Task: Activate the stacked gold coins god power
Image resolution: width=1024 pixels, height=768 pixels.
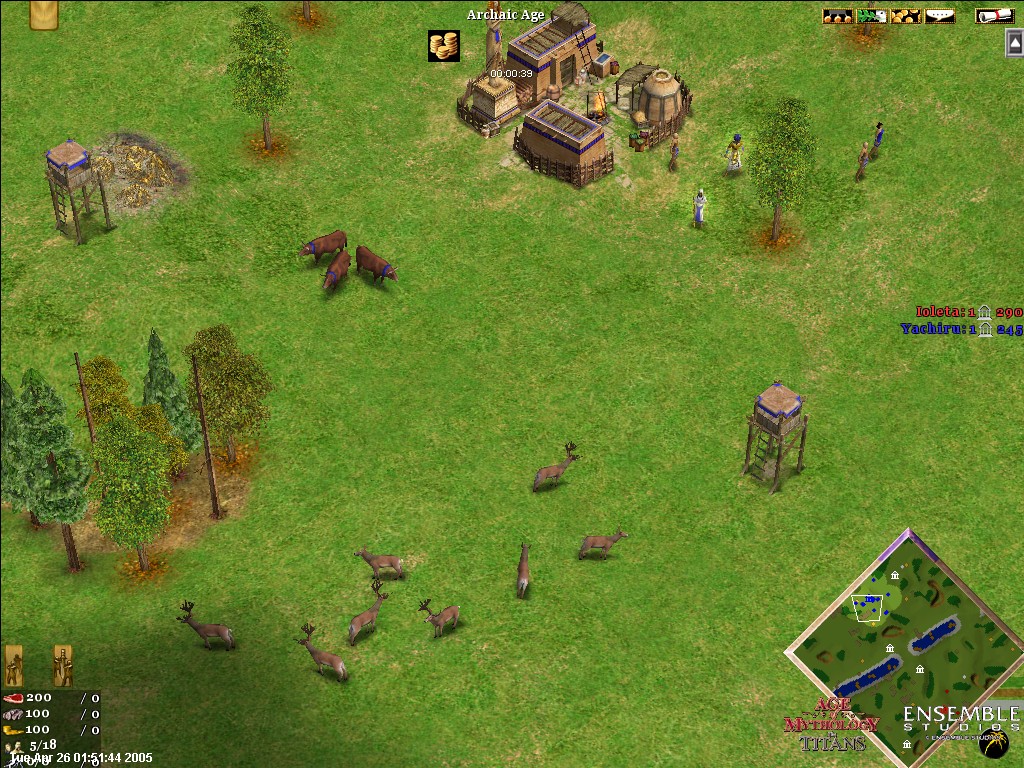Action: tap(443, 45)
